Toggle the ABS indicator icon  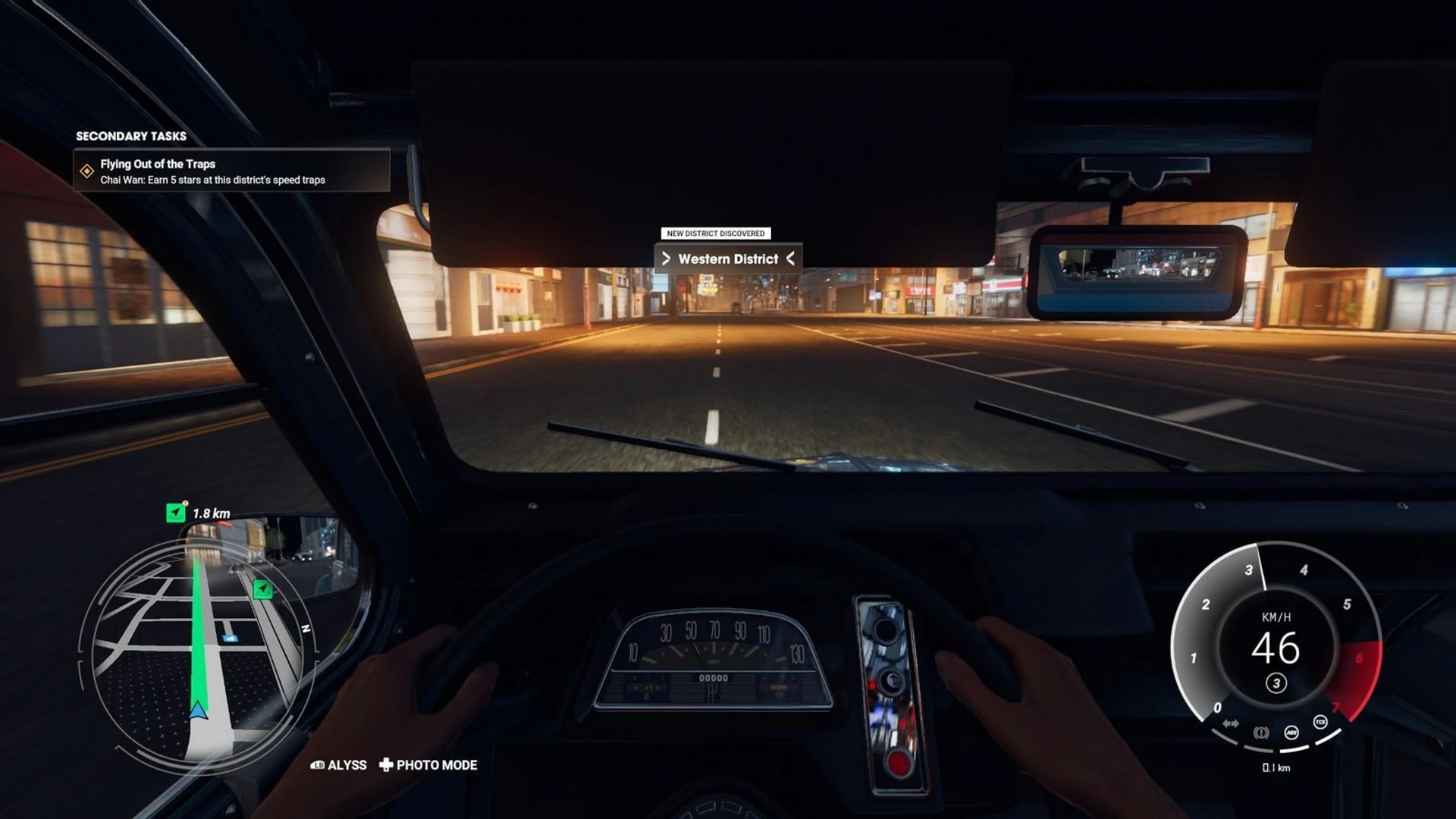tap(1291, 732)
